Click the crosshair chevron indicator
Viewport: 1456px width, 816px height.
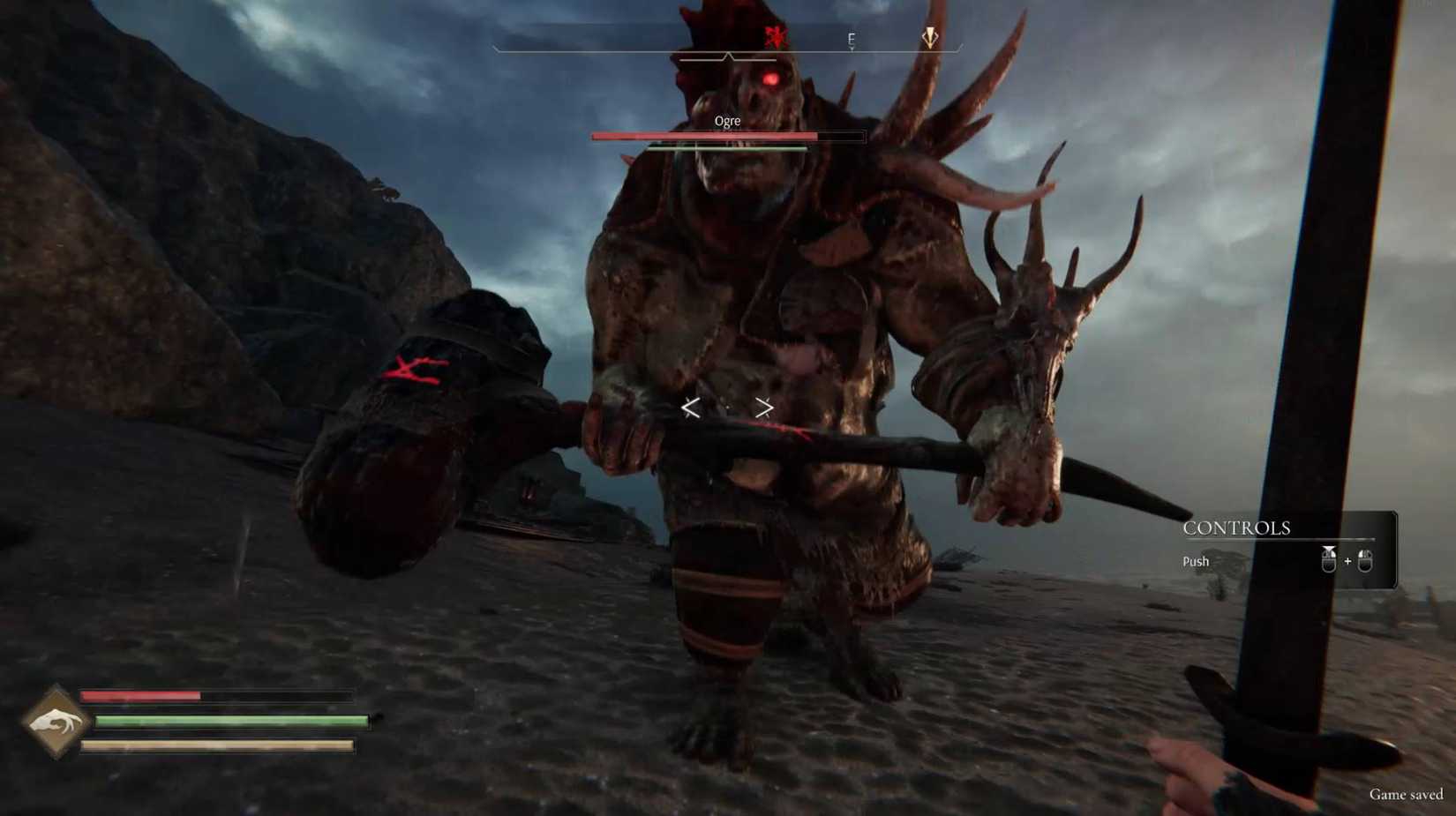click(x=727, y=408)
